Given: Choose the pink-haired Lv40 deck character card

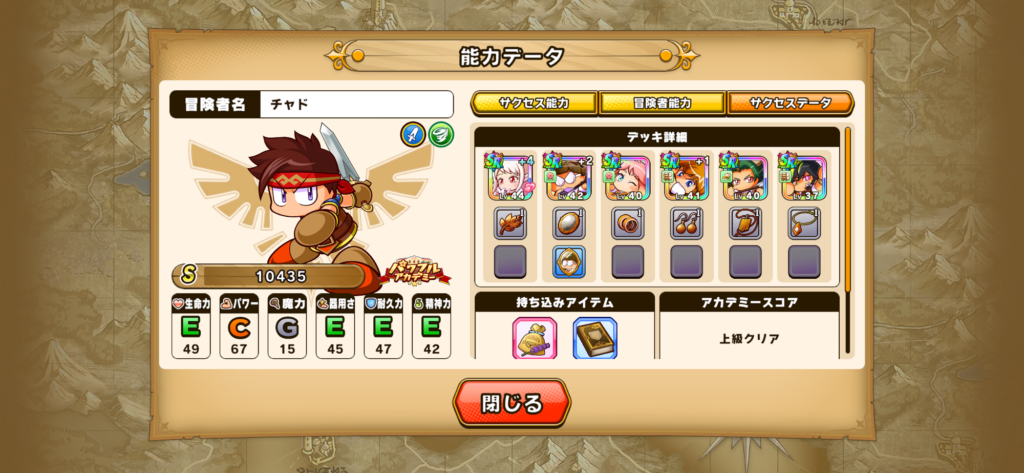Looking at the screenshot, I should (628, 176).
